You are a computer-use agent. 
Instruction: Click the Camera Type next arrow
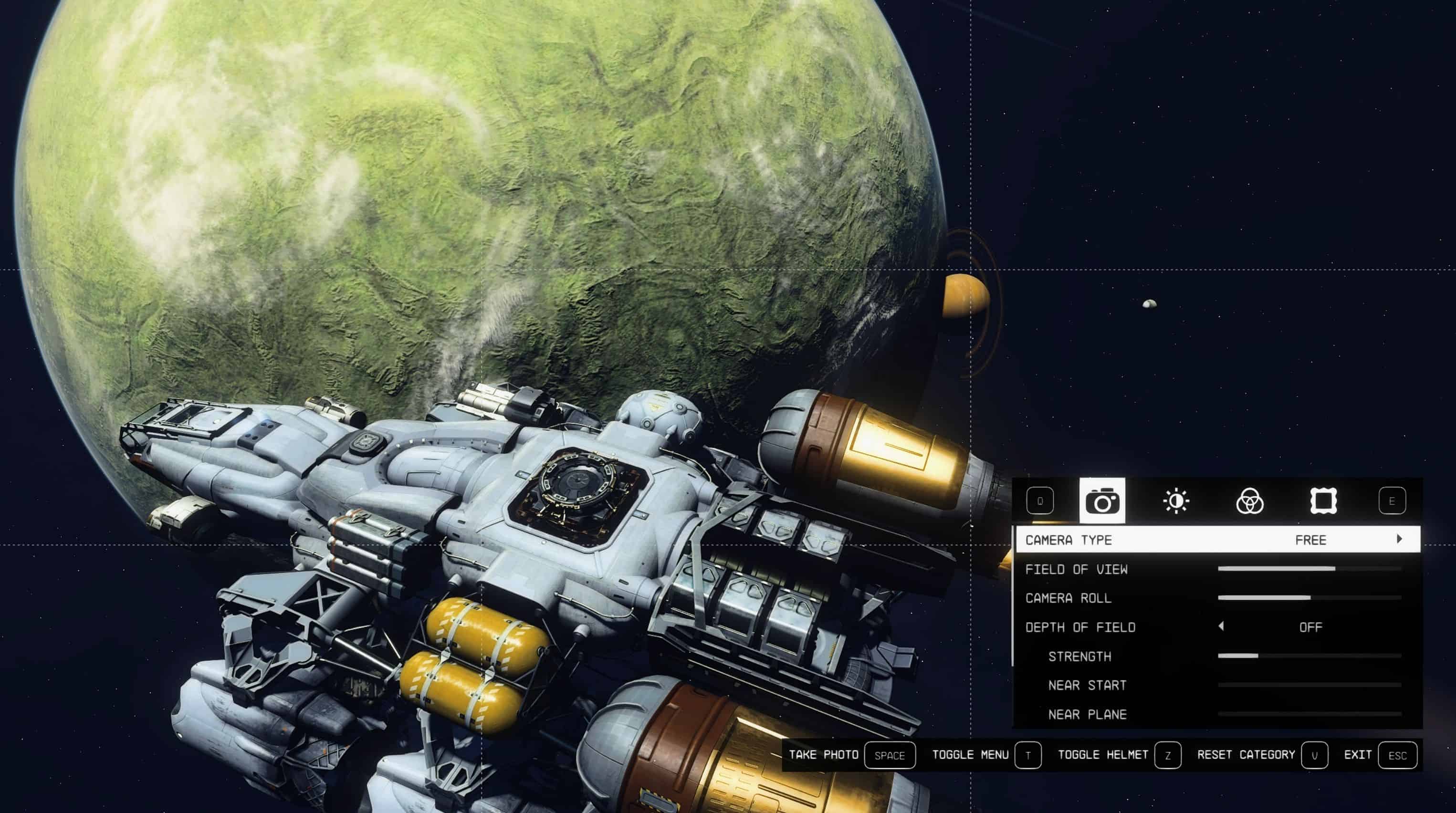tap(1400, 539)
